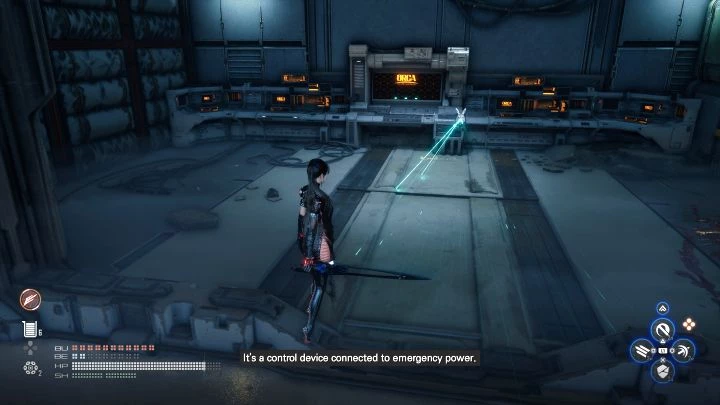Select the small chevron icon above the skill wheel

click(x=660, y=308)
